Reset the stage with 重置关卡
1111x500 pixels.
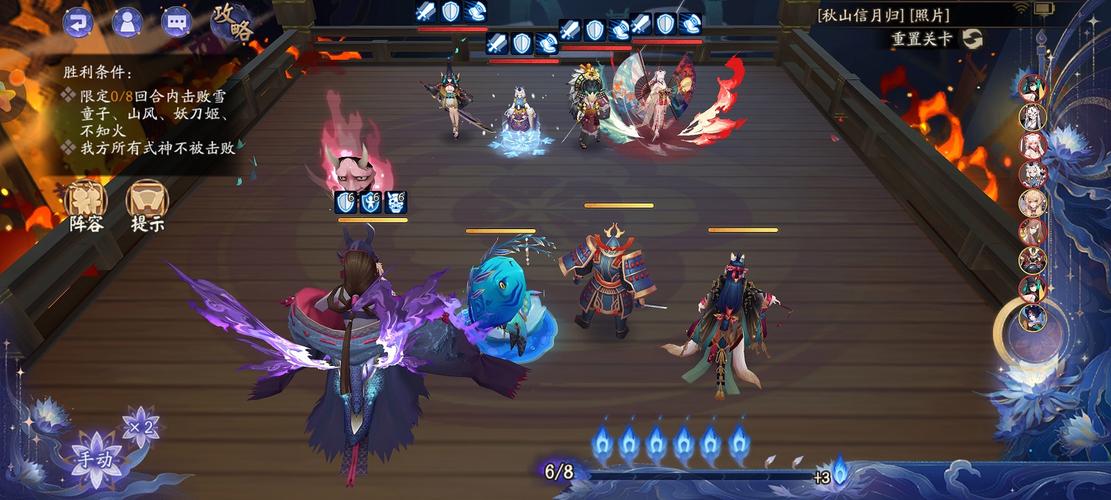click(x=937, y=39)
